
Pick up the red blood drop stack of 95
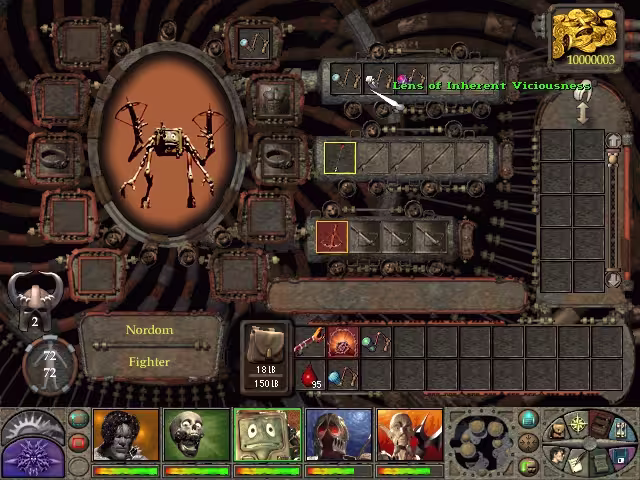(x=312, y=377)
